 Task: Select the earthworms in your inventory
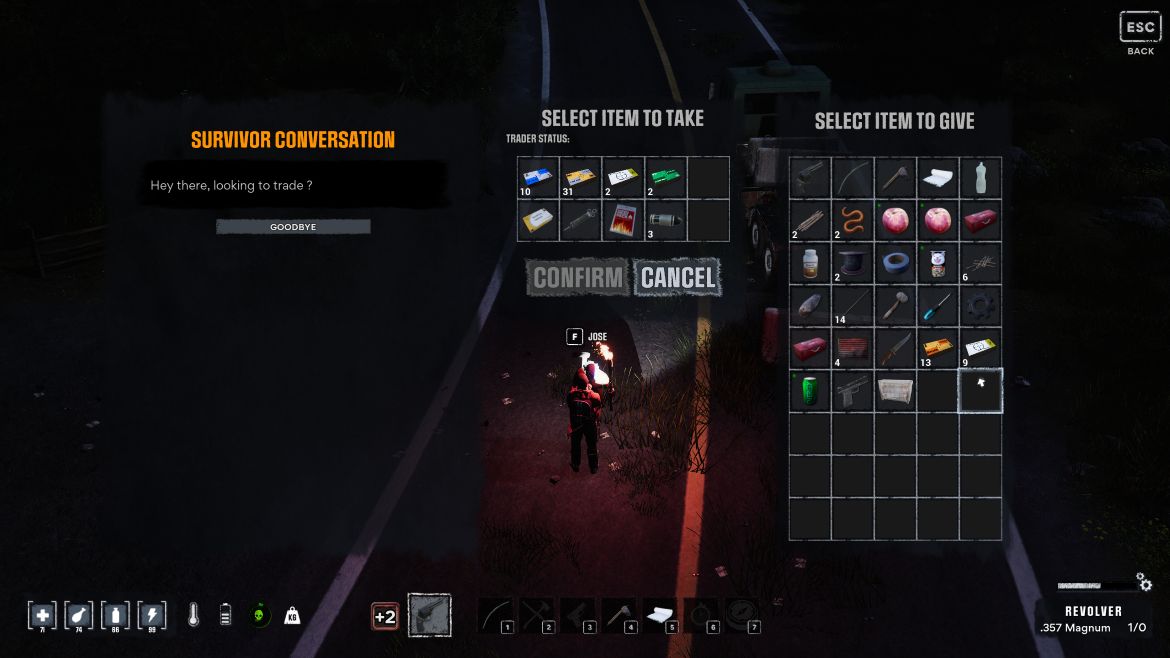click(x=853, y=220)
